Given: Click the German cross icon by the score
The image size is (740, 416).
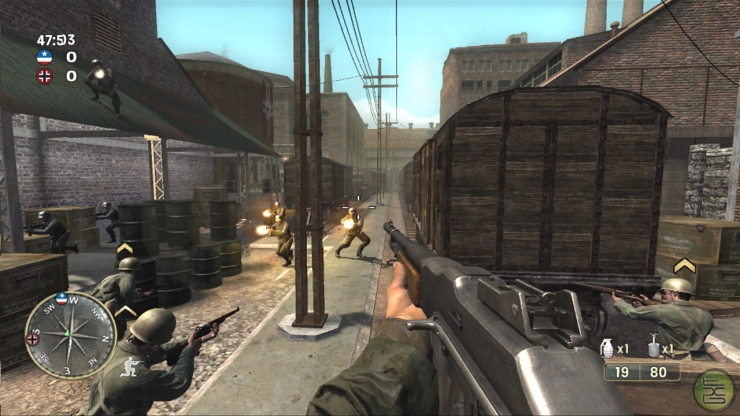Looking at the screenshot, I should click(x=44, y=75).
